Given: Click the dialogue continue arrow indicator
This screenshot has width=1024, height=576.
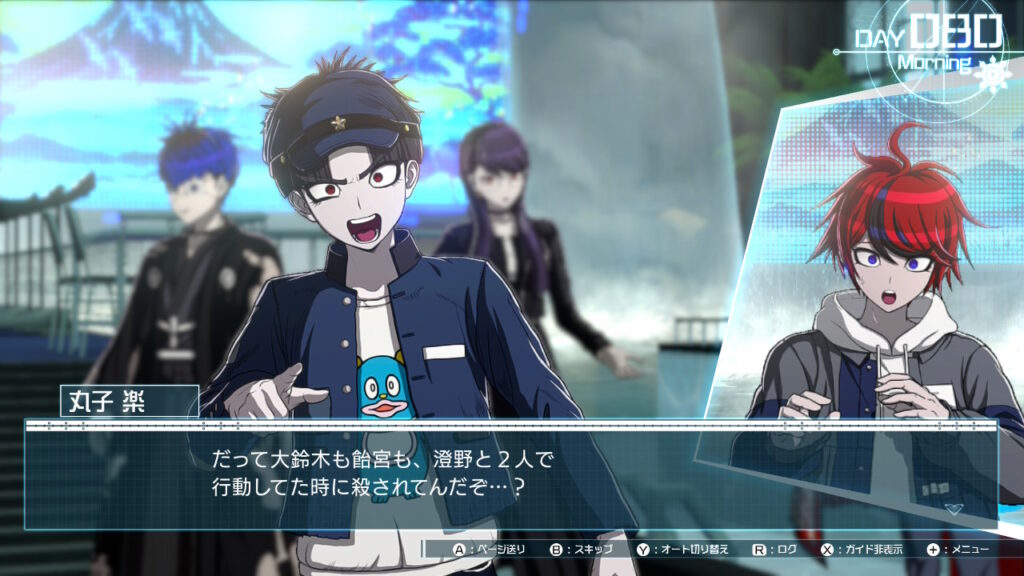Looking at the screenshot, I should point(954,508).
